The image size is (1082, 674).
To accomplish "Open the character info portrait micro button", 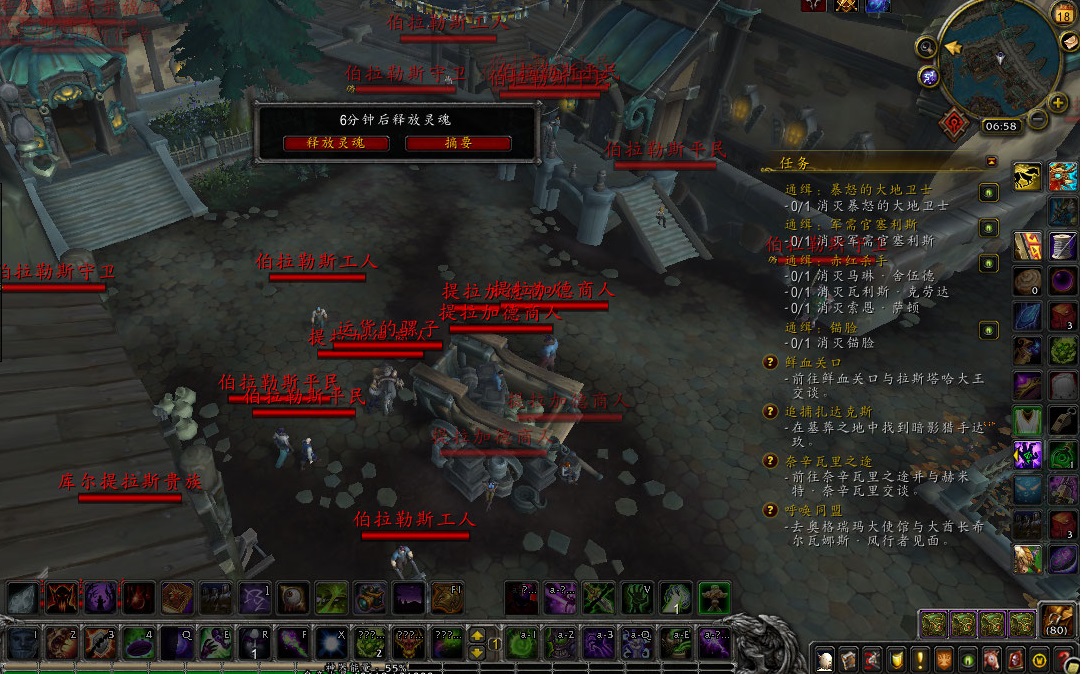I will (x=824, y=660).
